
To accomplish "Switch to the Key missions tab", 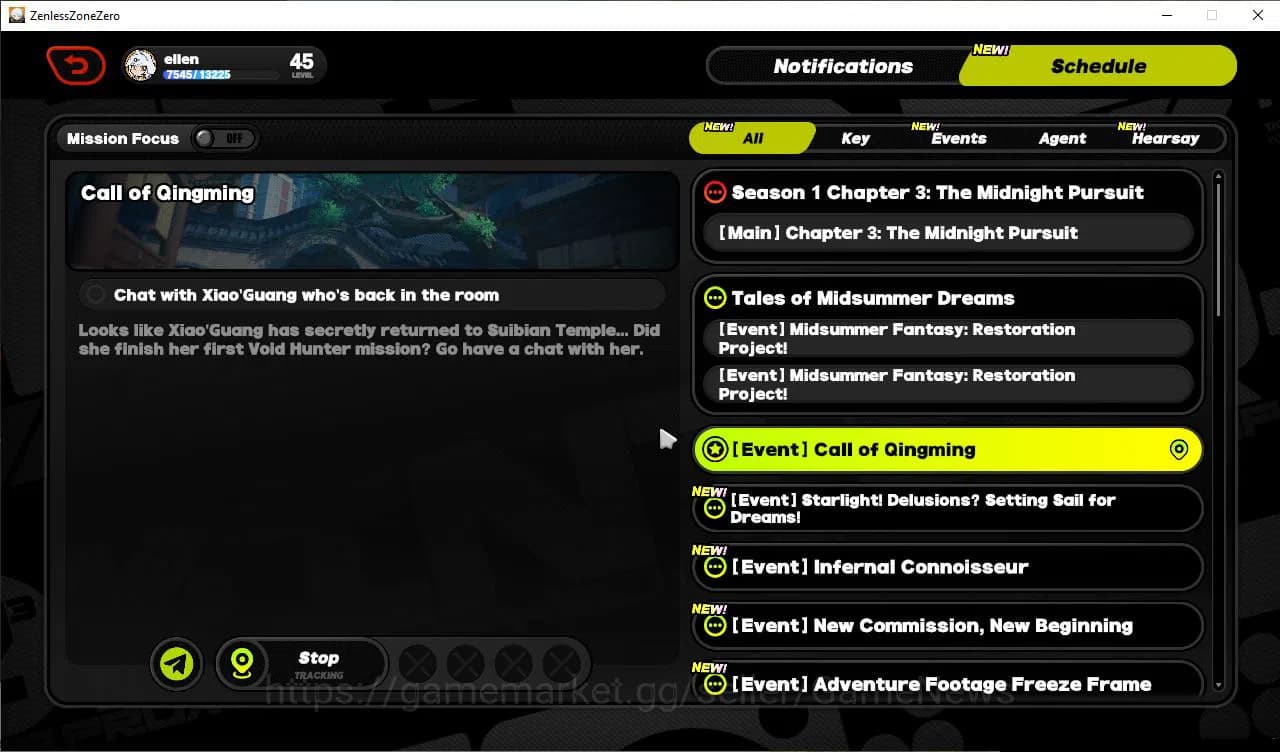I will (855, 138).
